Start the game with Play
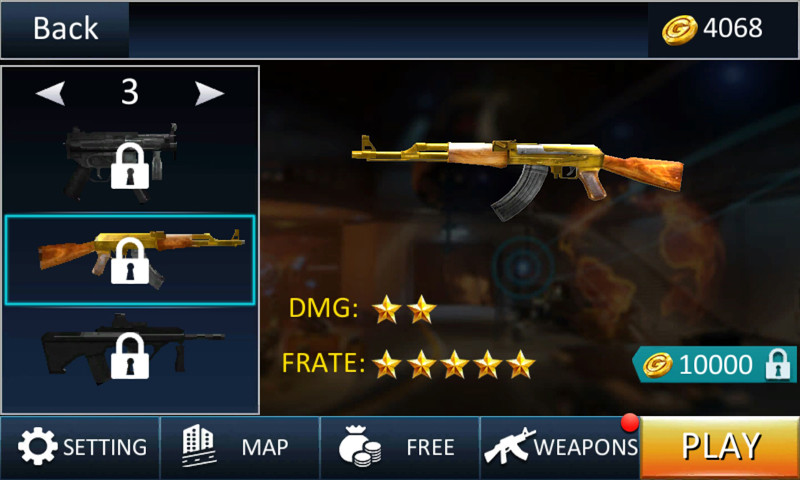 click(720, 447)
